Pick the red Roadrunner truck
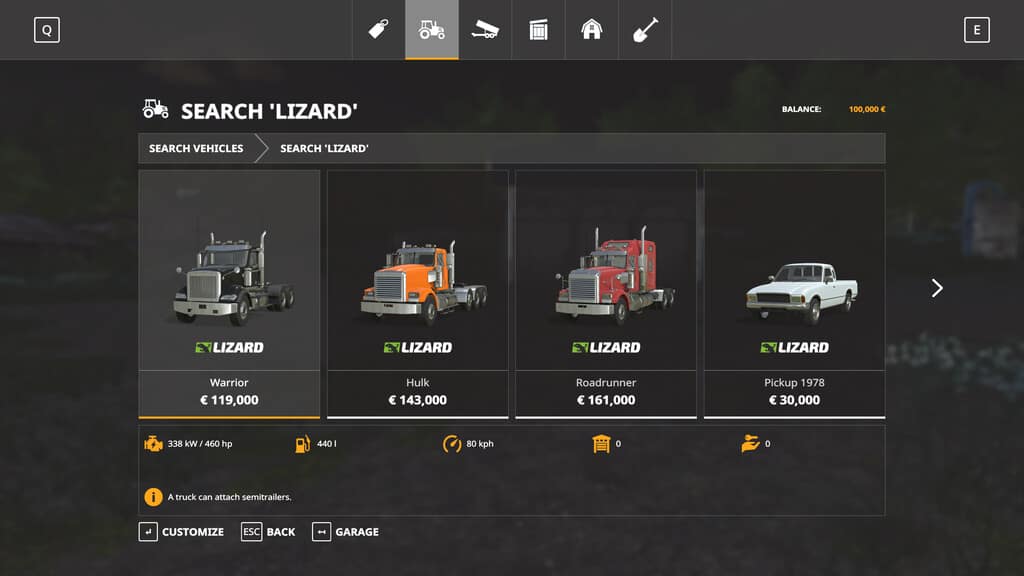The width and height of the screenshot is (1024, 576). click(606, 293)
